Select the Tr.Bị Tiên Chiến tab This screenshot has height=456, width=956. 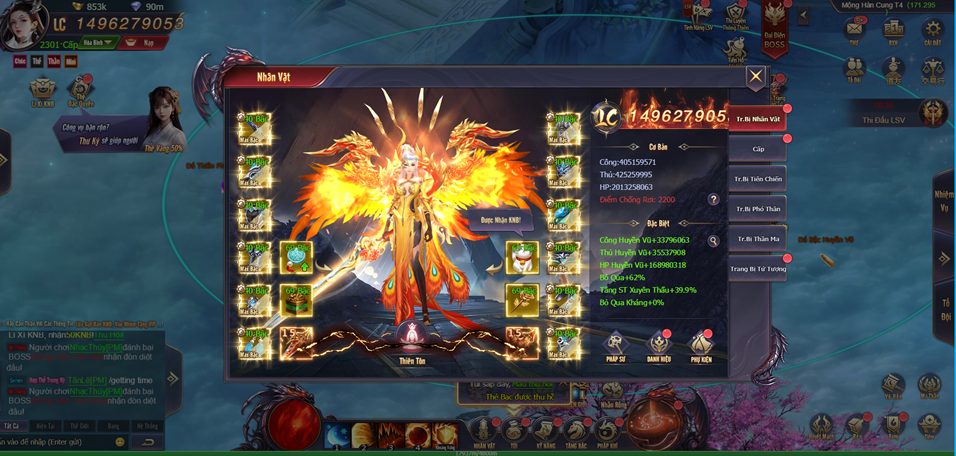(x=757, y=179)
